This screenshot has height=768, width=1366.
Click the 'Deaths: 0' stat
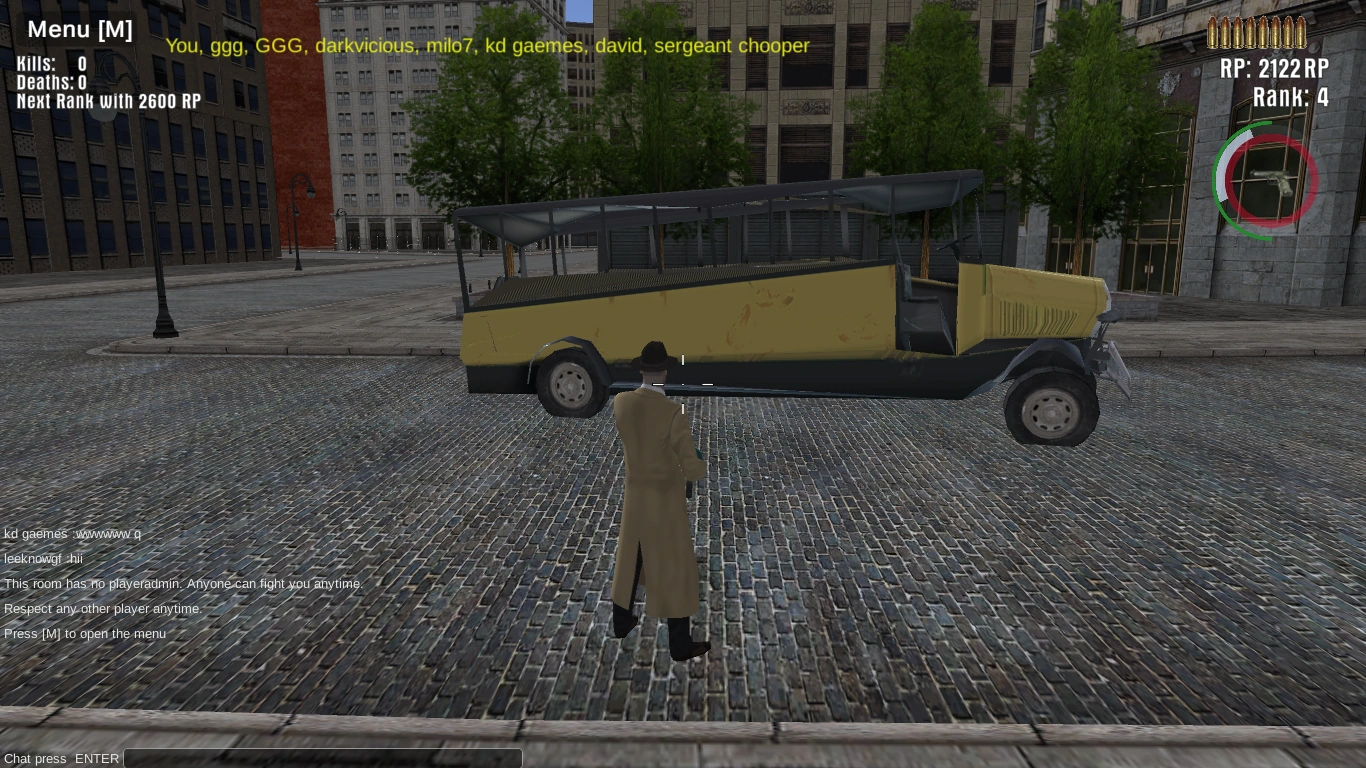pyautogui.click(x=50, y=83)
